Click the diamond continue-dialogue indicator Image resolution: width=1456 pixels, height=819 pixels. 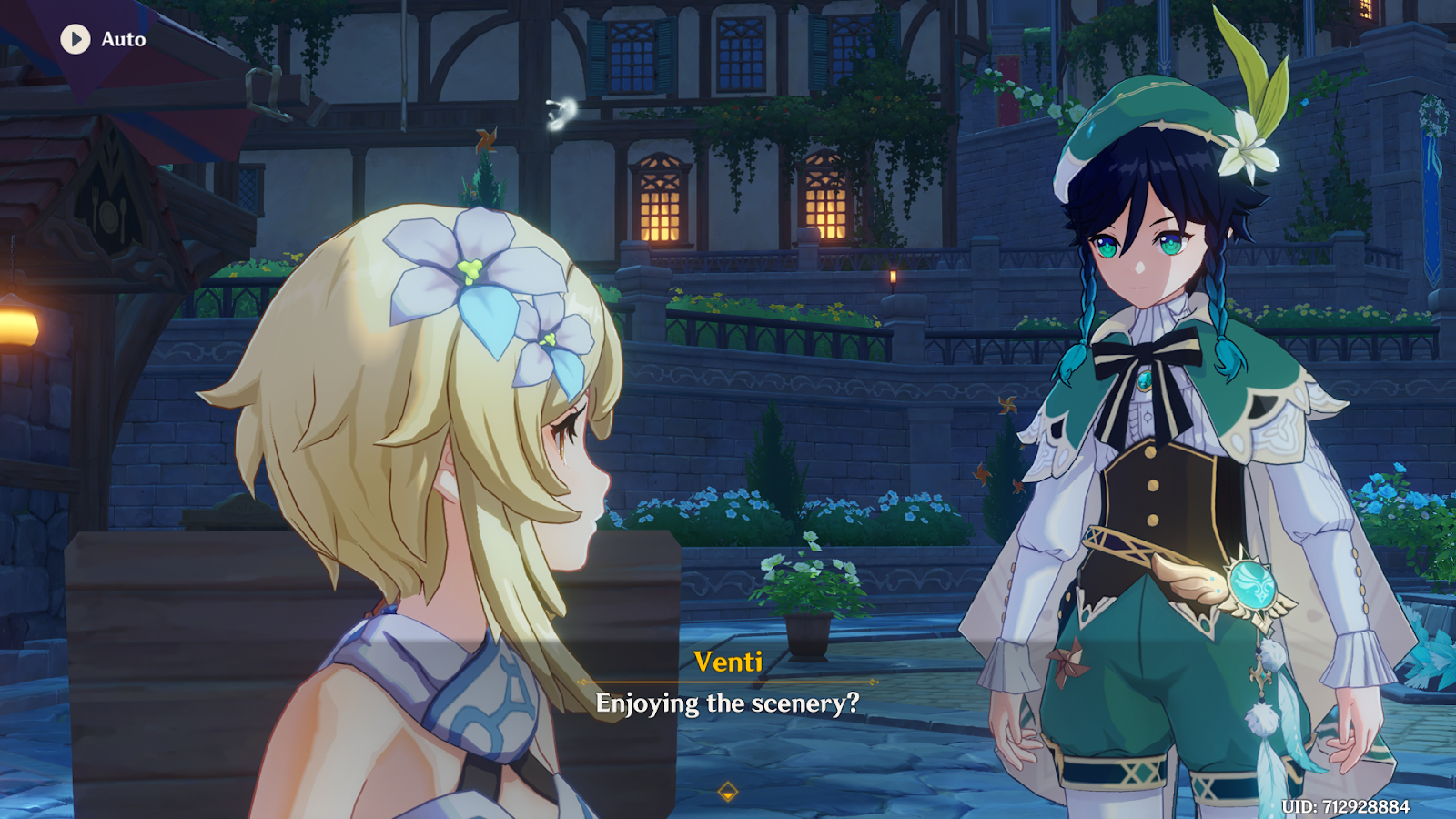[727, 793]
